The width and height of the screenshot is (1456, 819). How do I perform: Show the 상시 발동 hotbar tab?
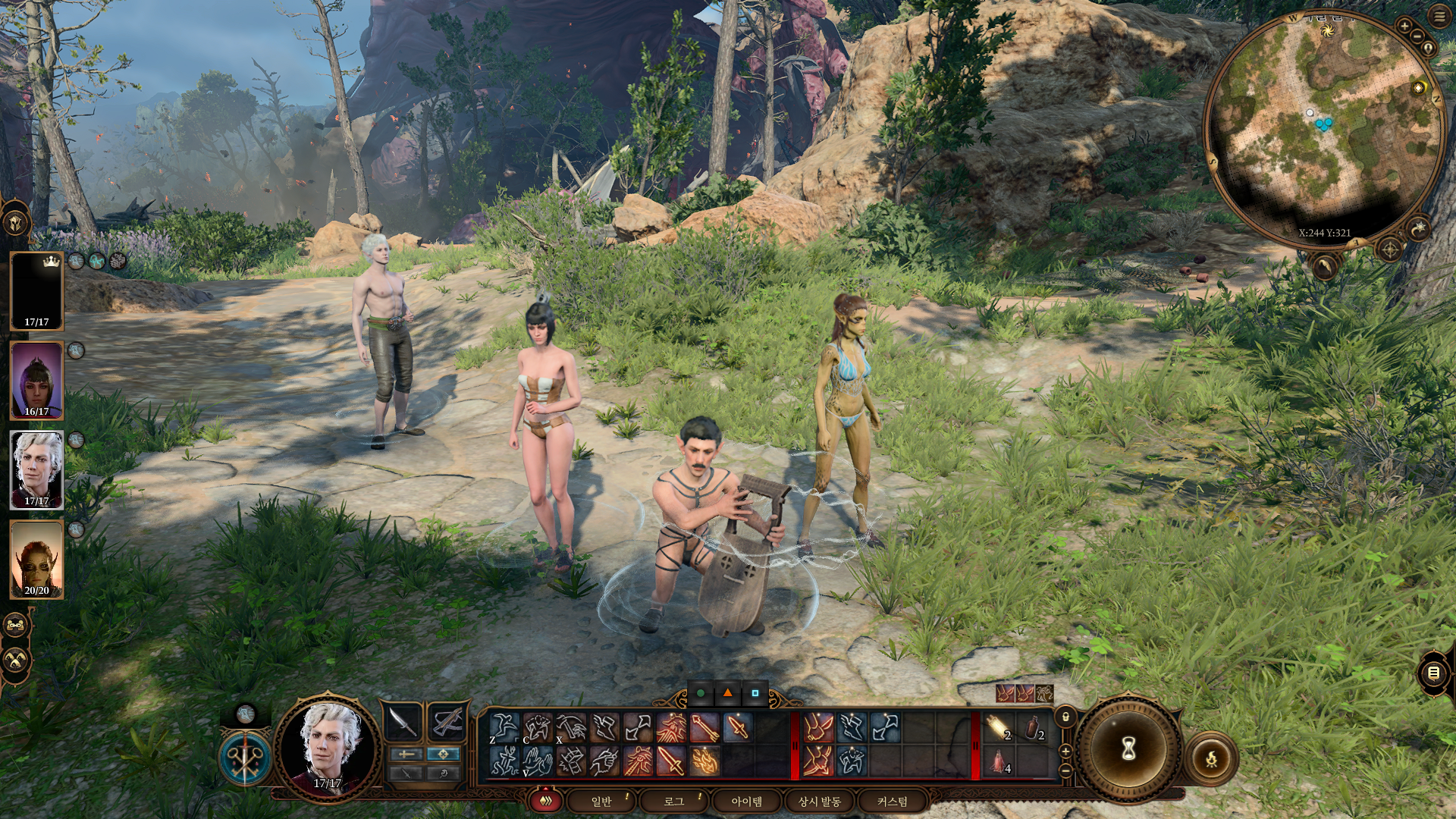point(819,801)
